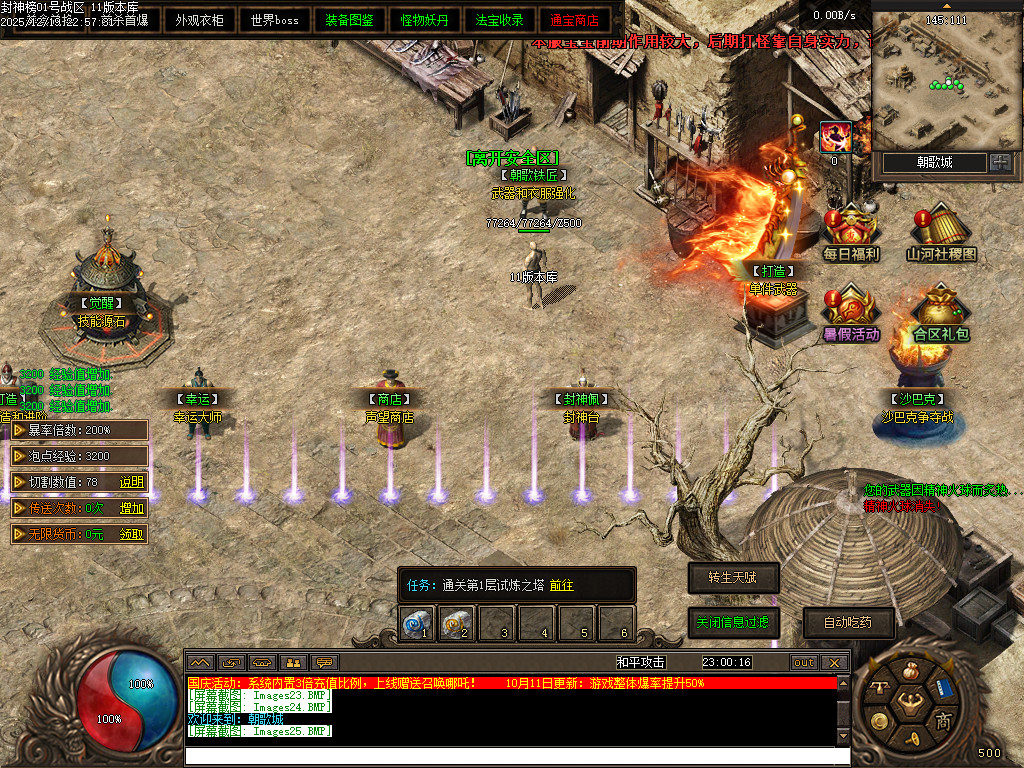Open the 法宝收录 menu
Viewport: 1024px width, 768px height.
pos(499,20)
